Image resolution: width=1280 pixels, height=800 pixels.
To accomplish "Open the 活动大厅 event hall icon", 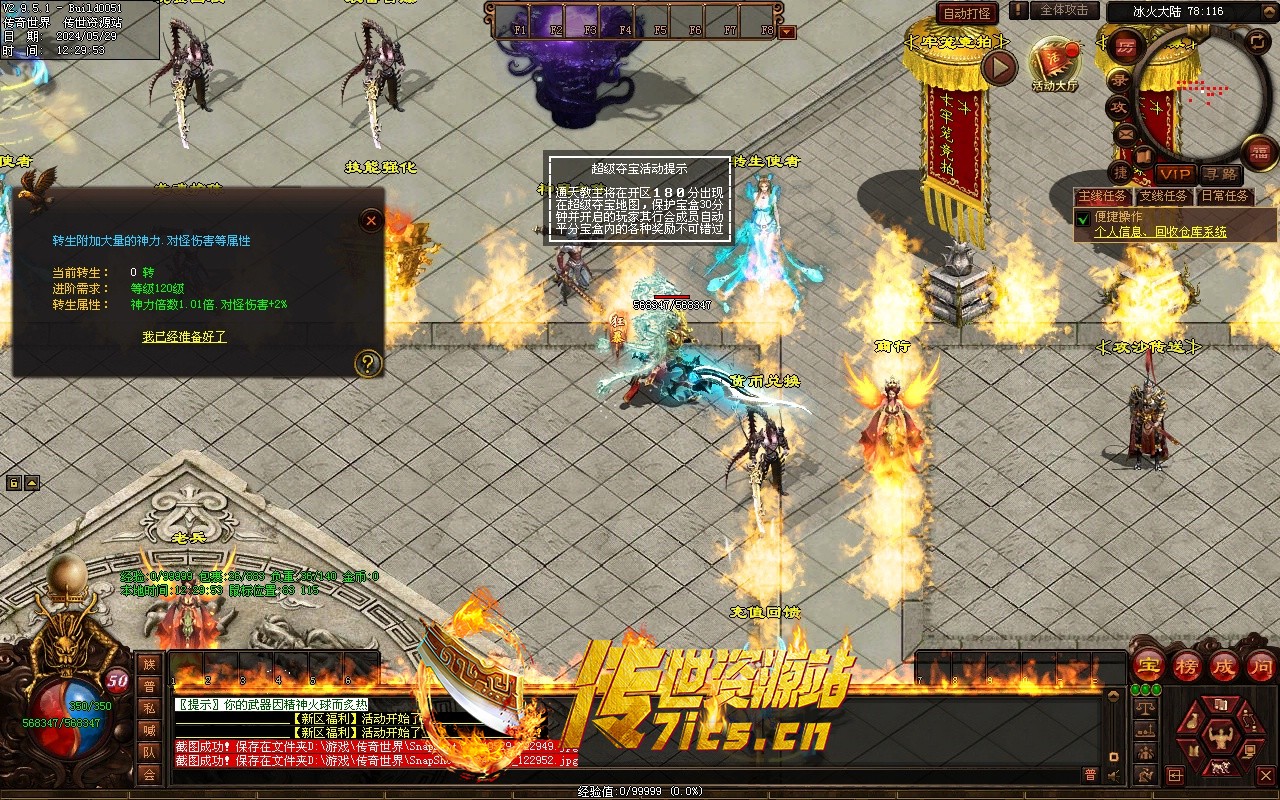I will tap(1055, 63).
